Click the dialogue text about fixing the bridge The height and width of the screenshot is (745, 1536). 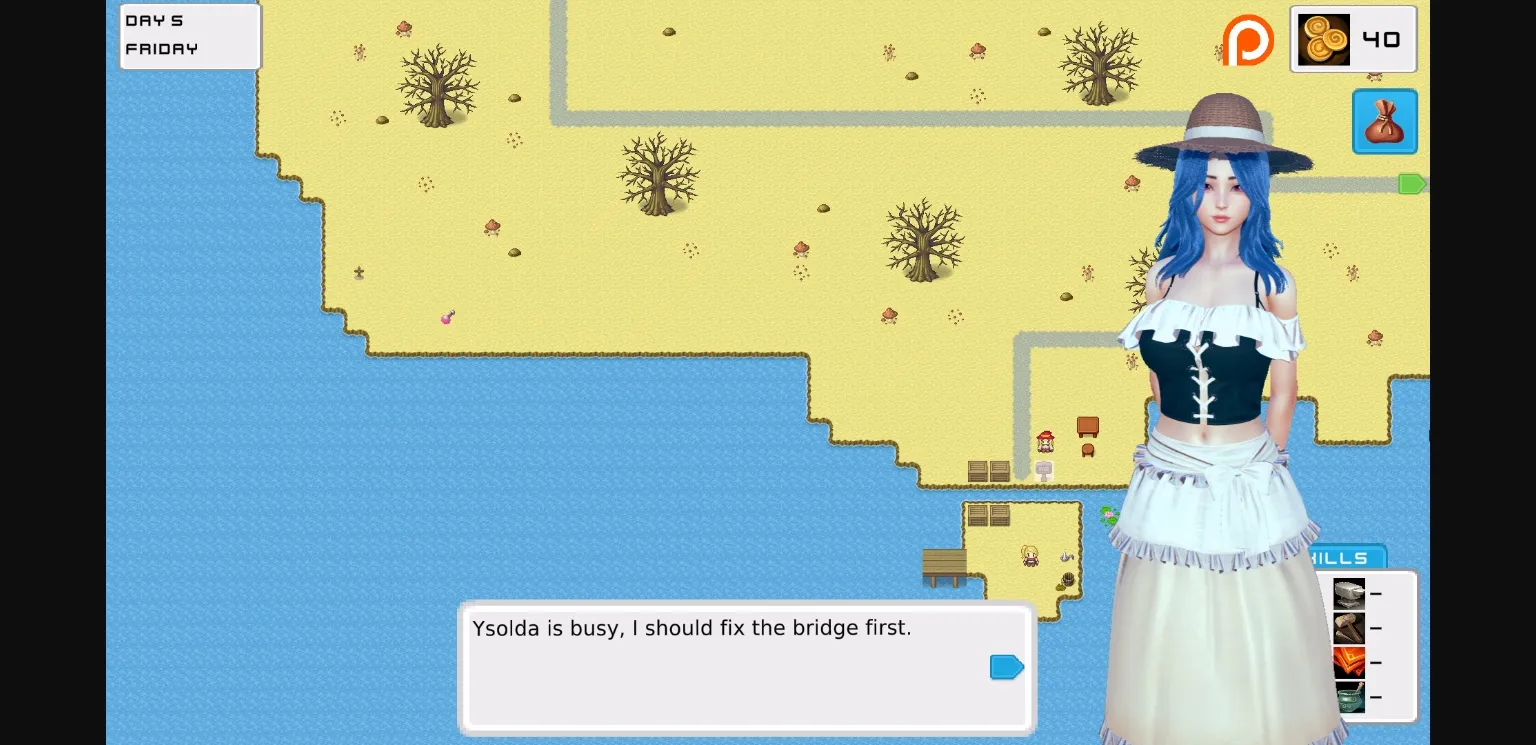pyautogui.click(x=691, y=628)
